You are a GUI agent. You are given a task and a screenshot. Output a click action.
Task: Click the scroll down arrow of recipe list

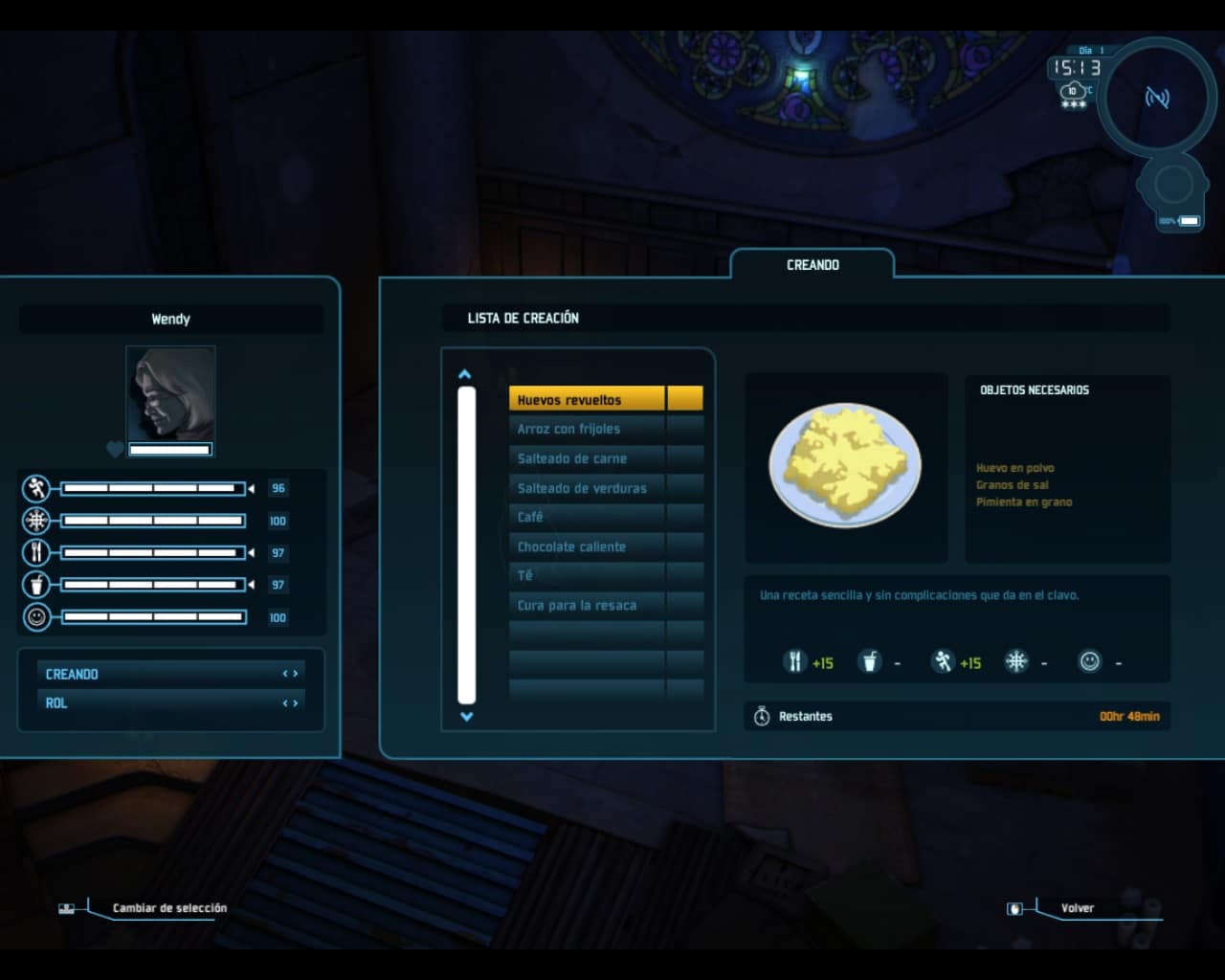point(466,716)
